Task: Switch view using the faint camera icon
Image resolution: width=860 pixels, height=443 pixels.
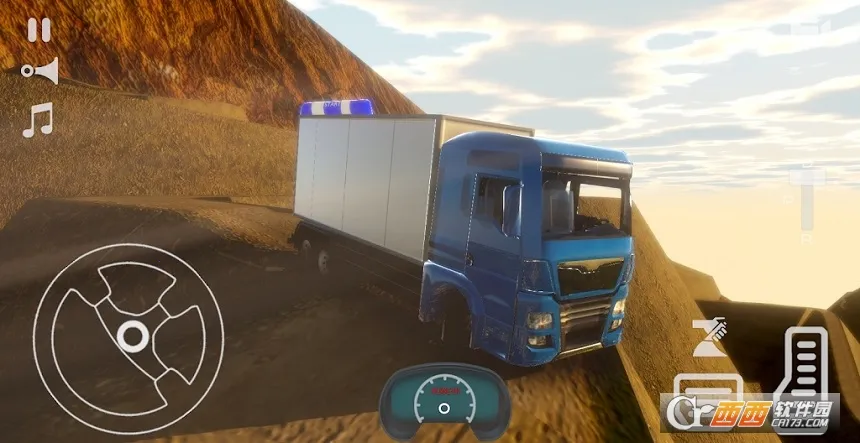Action: point(809,28)
